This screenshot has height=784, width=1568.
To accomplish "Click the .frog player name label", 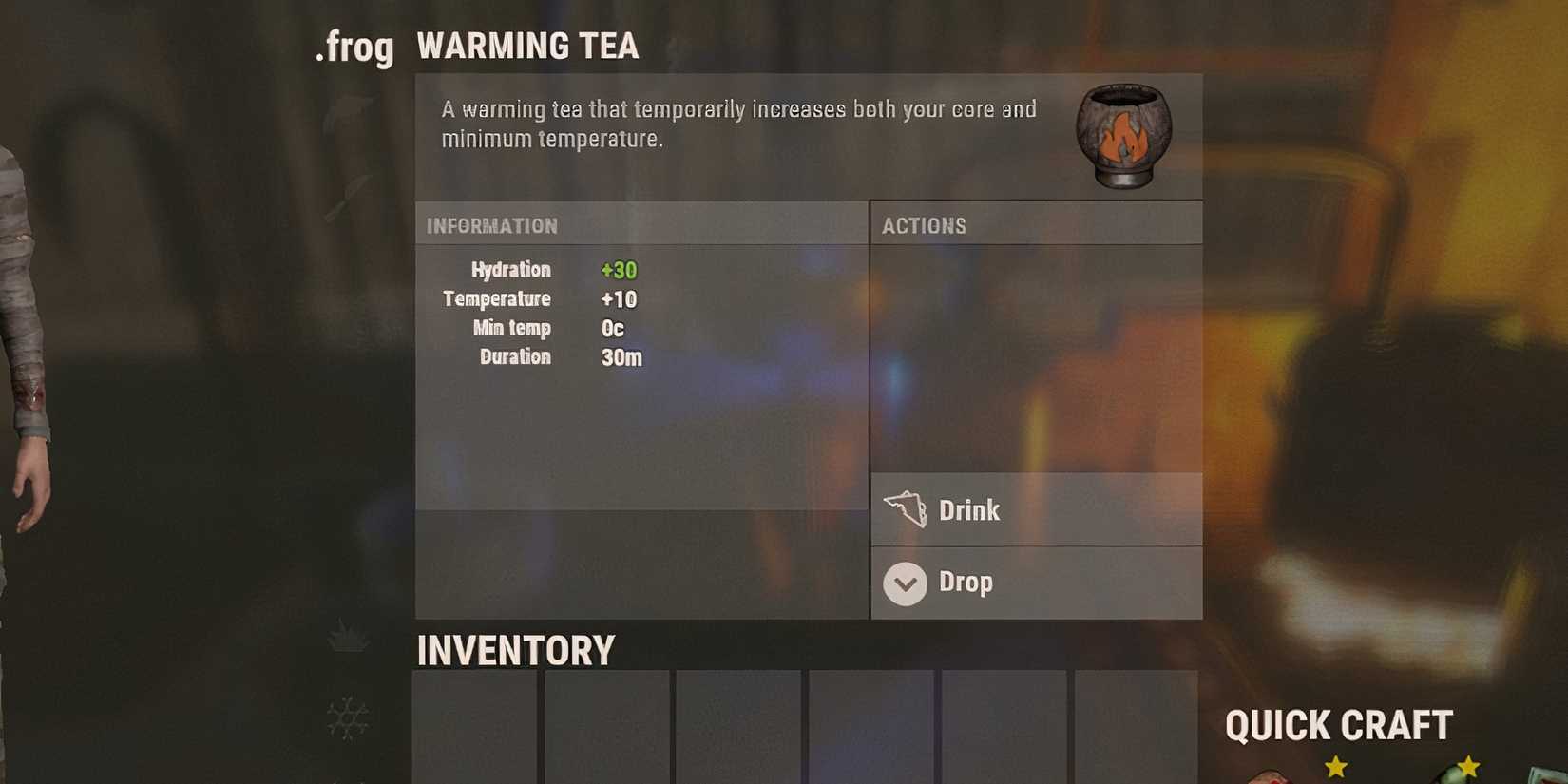I will click(356, 47).
